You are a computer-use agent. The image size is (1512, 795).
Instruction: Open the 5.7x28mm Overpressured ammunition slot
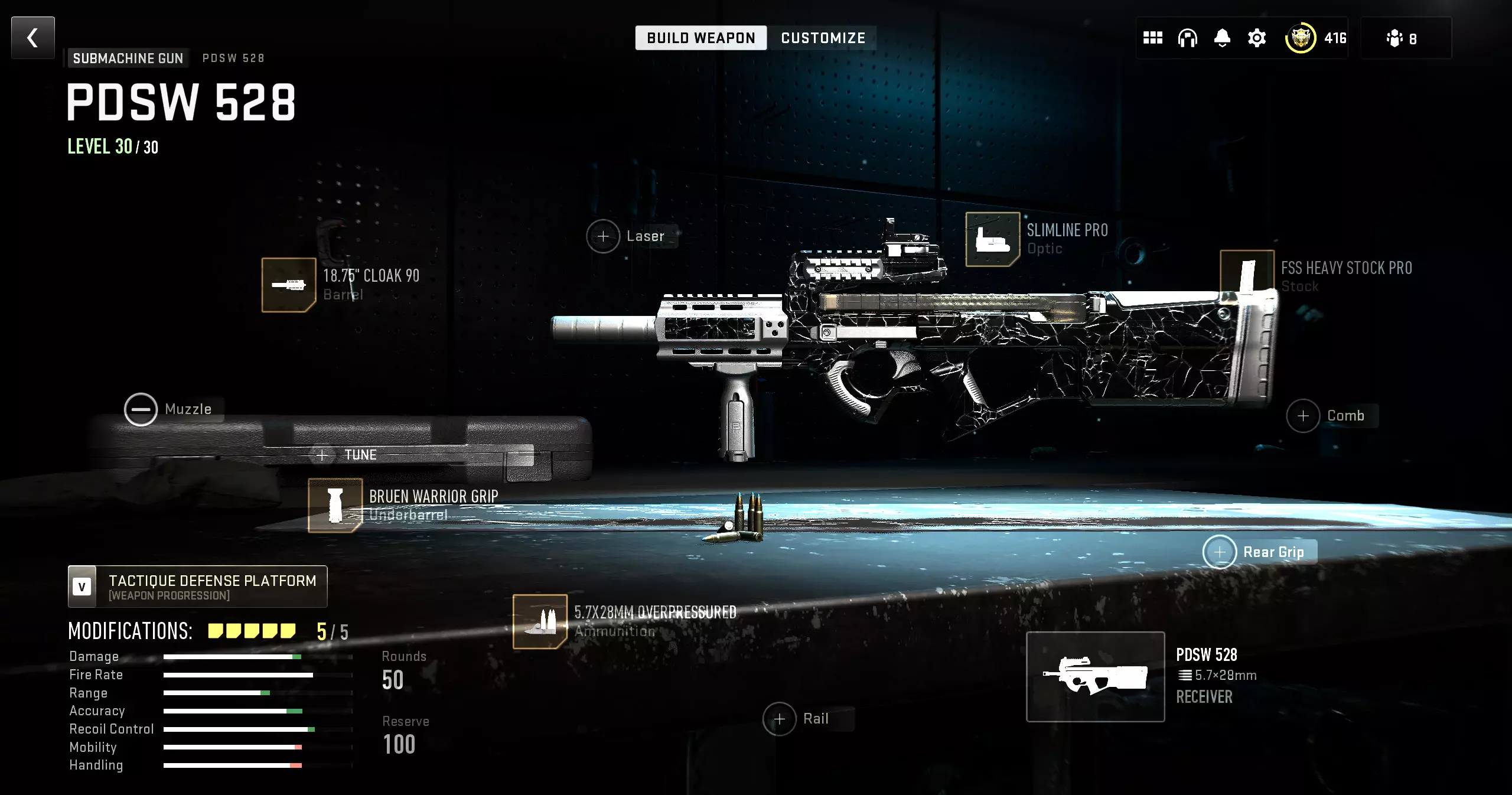[540, 621]
